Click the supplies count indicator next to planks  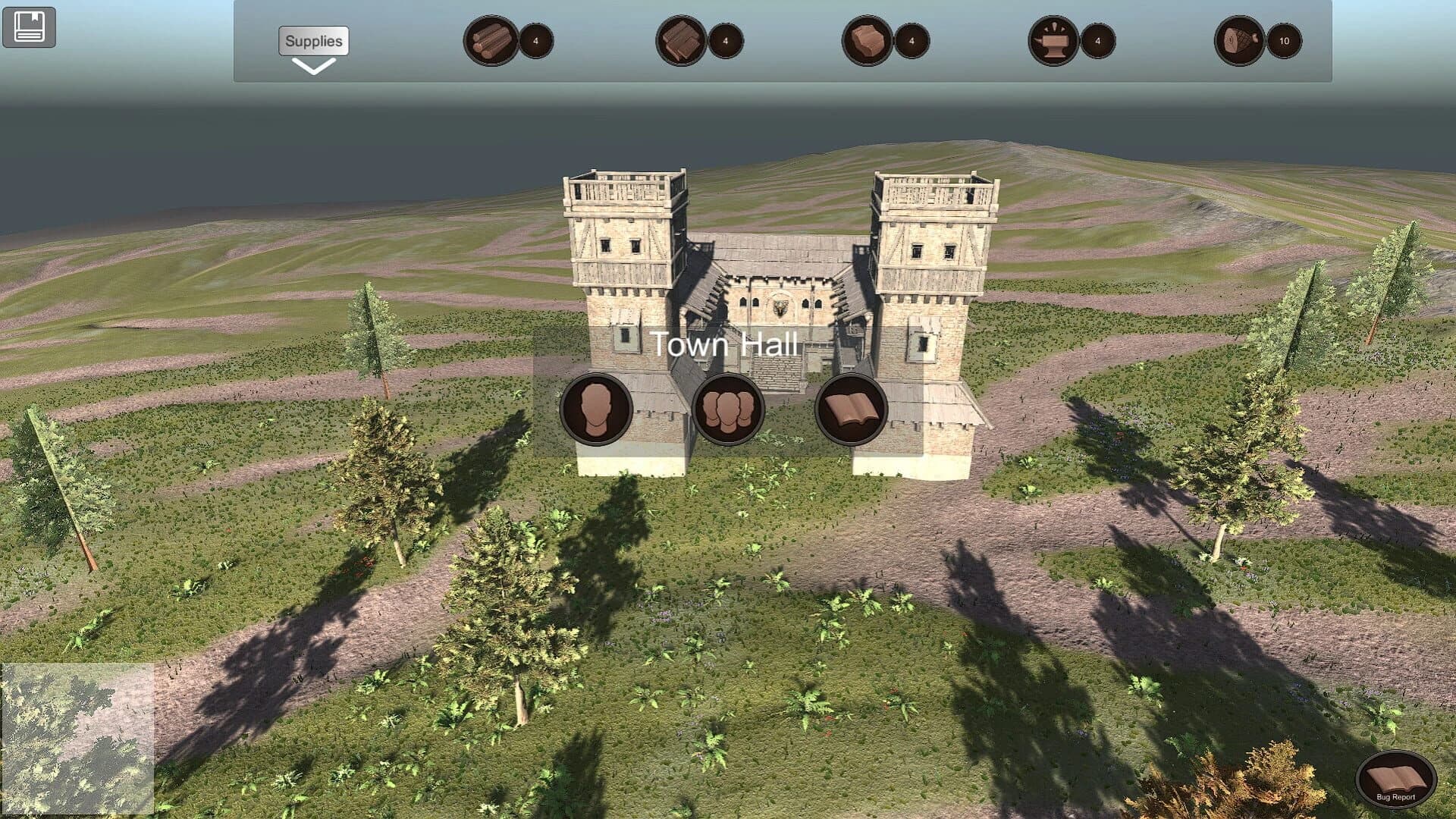[x=724, y=41]
